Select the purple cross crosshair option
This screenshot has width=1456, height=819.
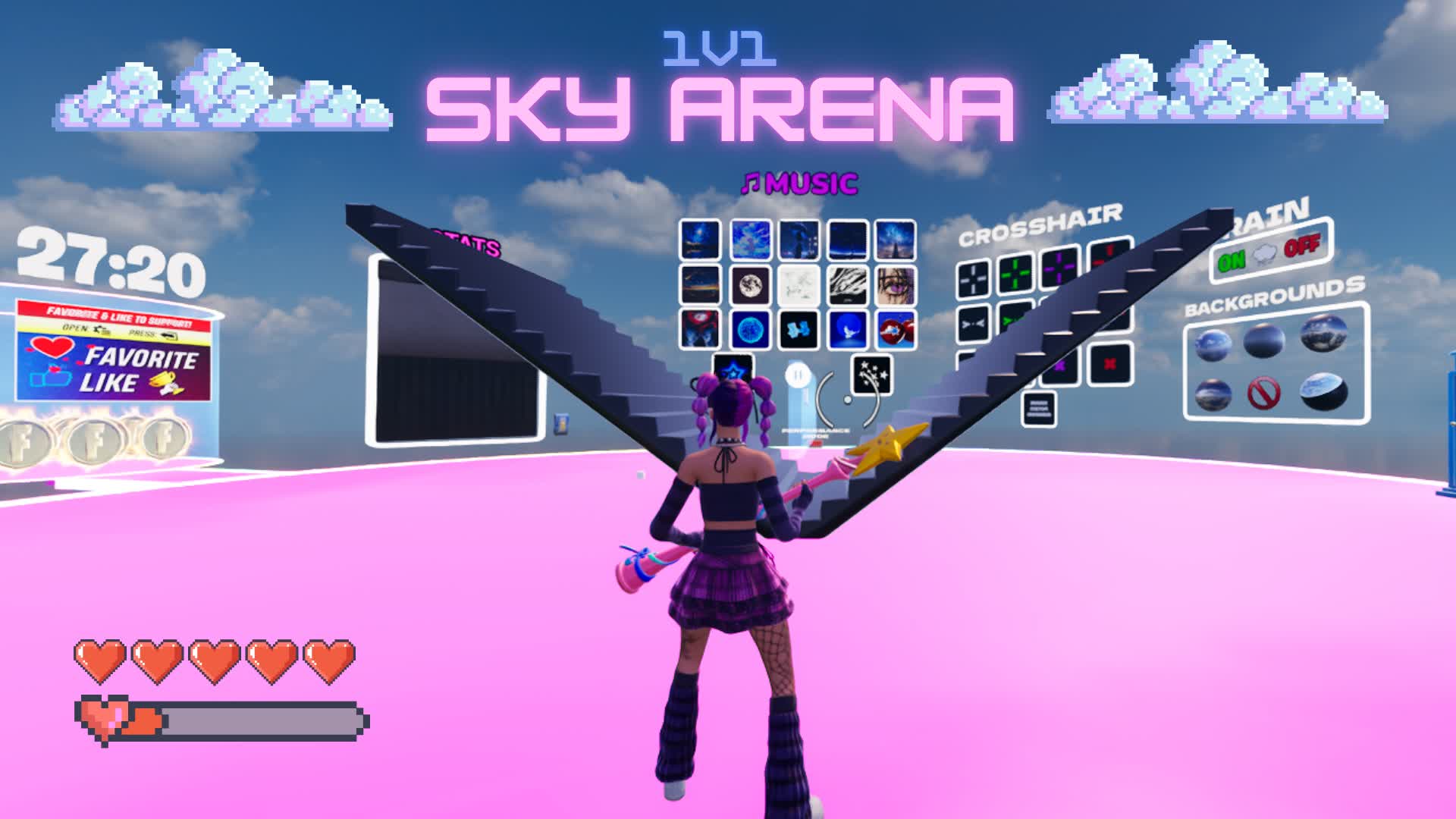tap(1059, 269)
